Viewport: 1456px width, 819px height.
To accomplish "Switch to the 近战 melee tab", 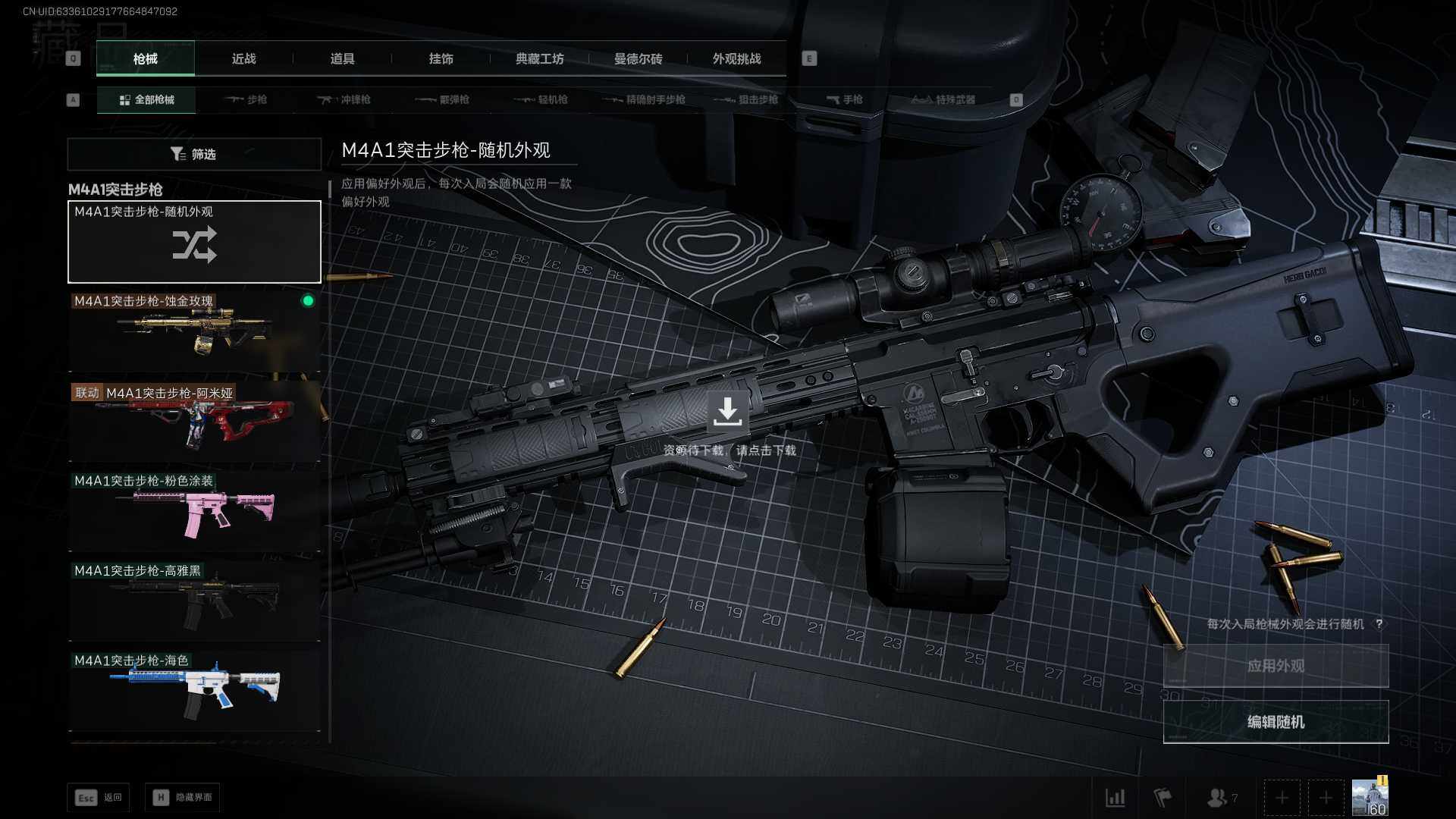I will click(x=243, y=59).
